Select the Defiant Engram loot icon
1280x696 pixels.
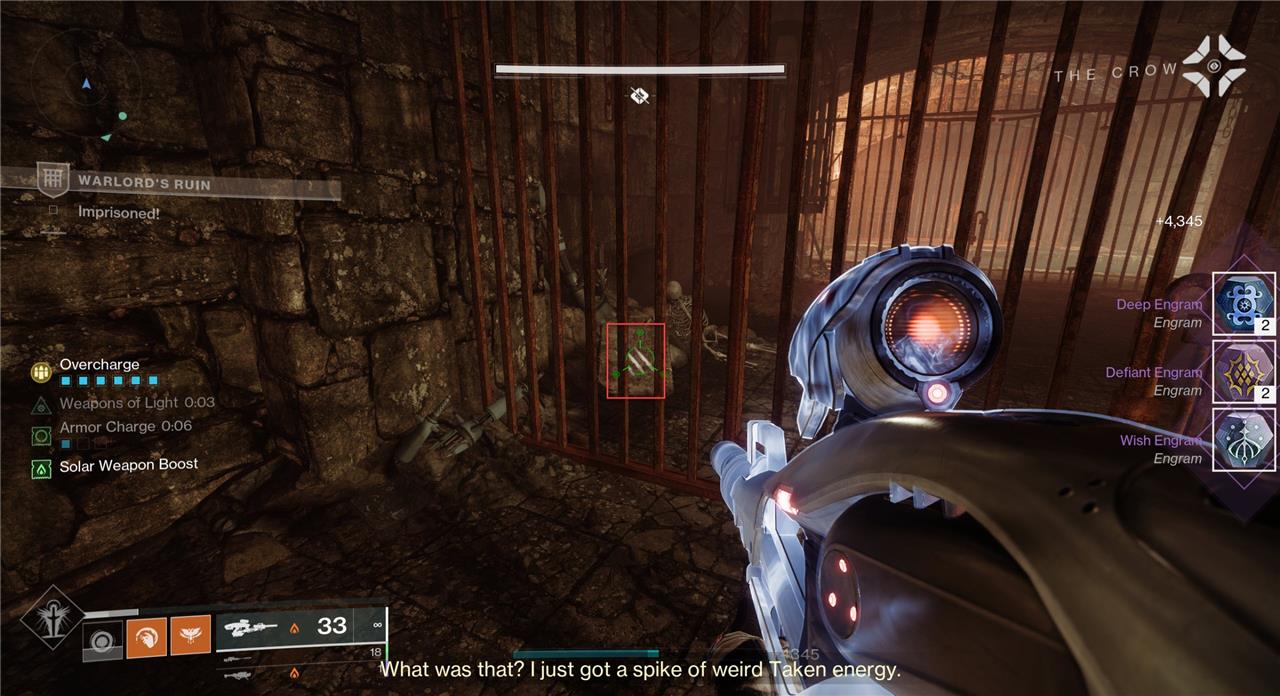click(1244, 372)
